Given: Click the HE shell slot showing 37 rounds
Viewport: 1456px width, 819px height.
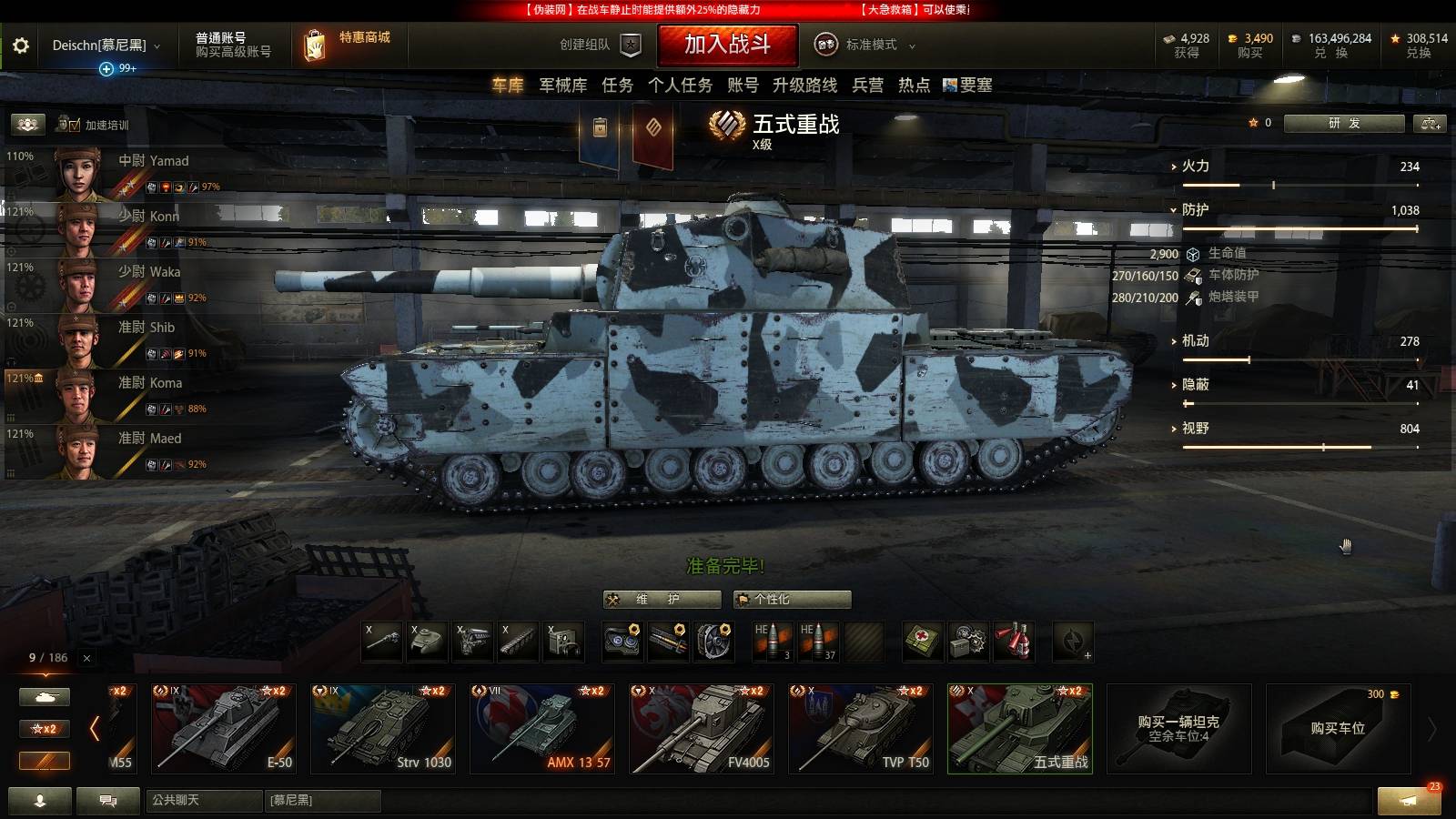Looking at the screenshot, I should (x=819, y=642).
